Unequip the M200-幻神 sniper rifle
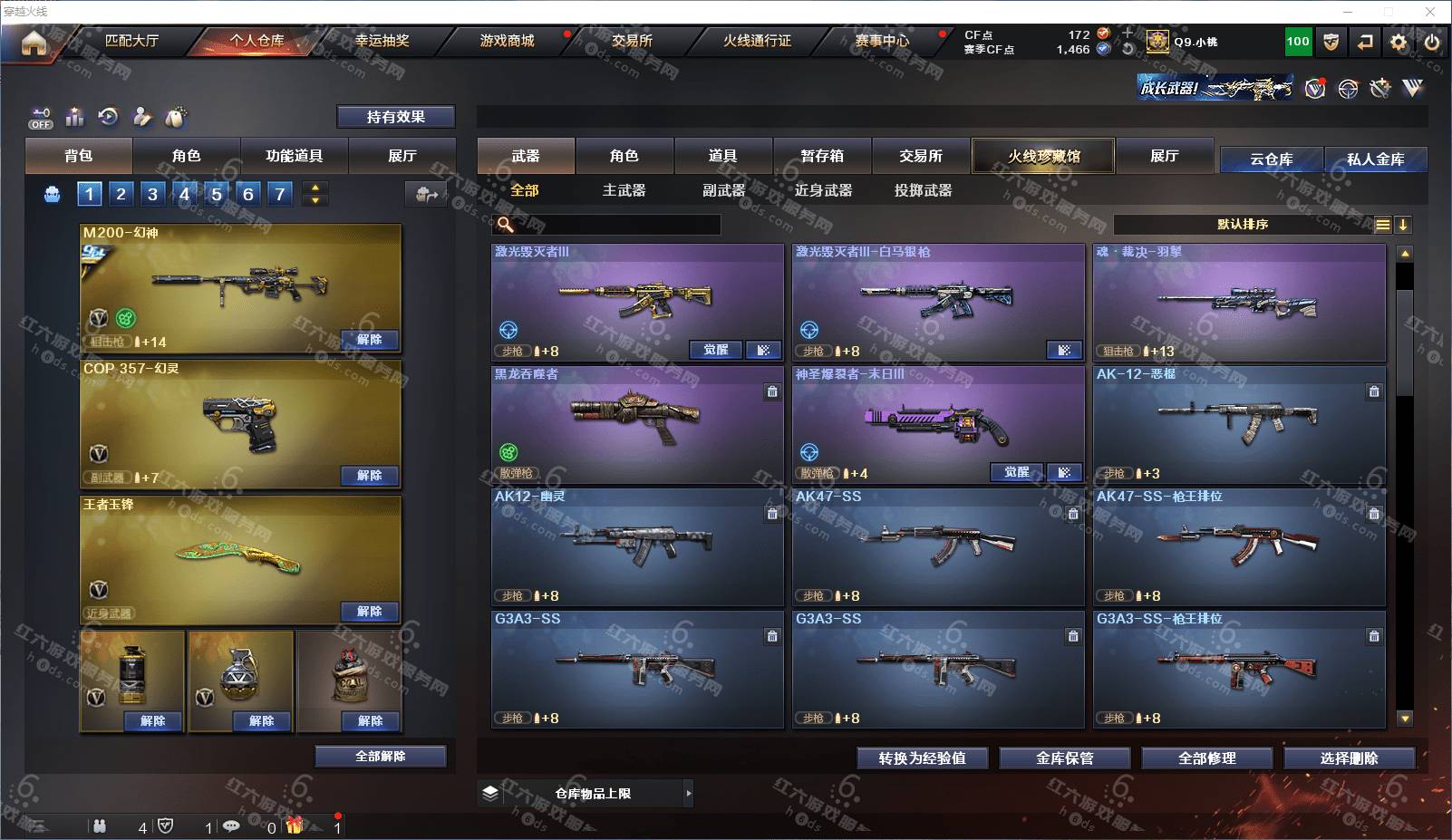Viewport: 1452px width, 840px height. 370,340
